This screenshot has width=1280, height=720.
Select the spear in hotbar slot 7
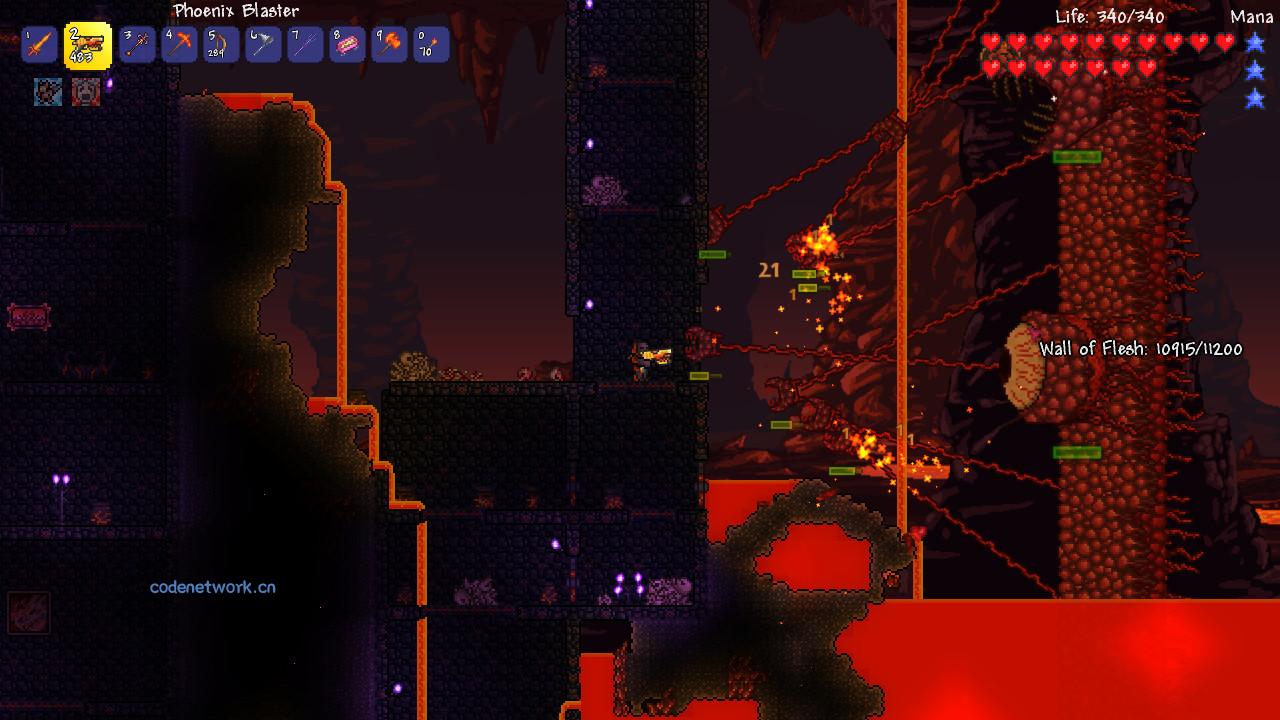coord(302,44)
